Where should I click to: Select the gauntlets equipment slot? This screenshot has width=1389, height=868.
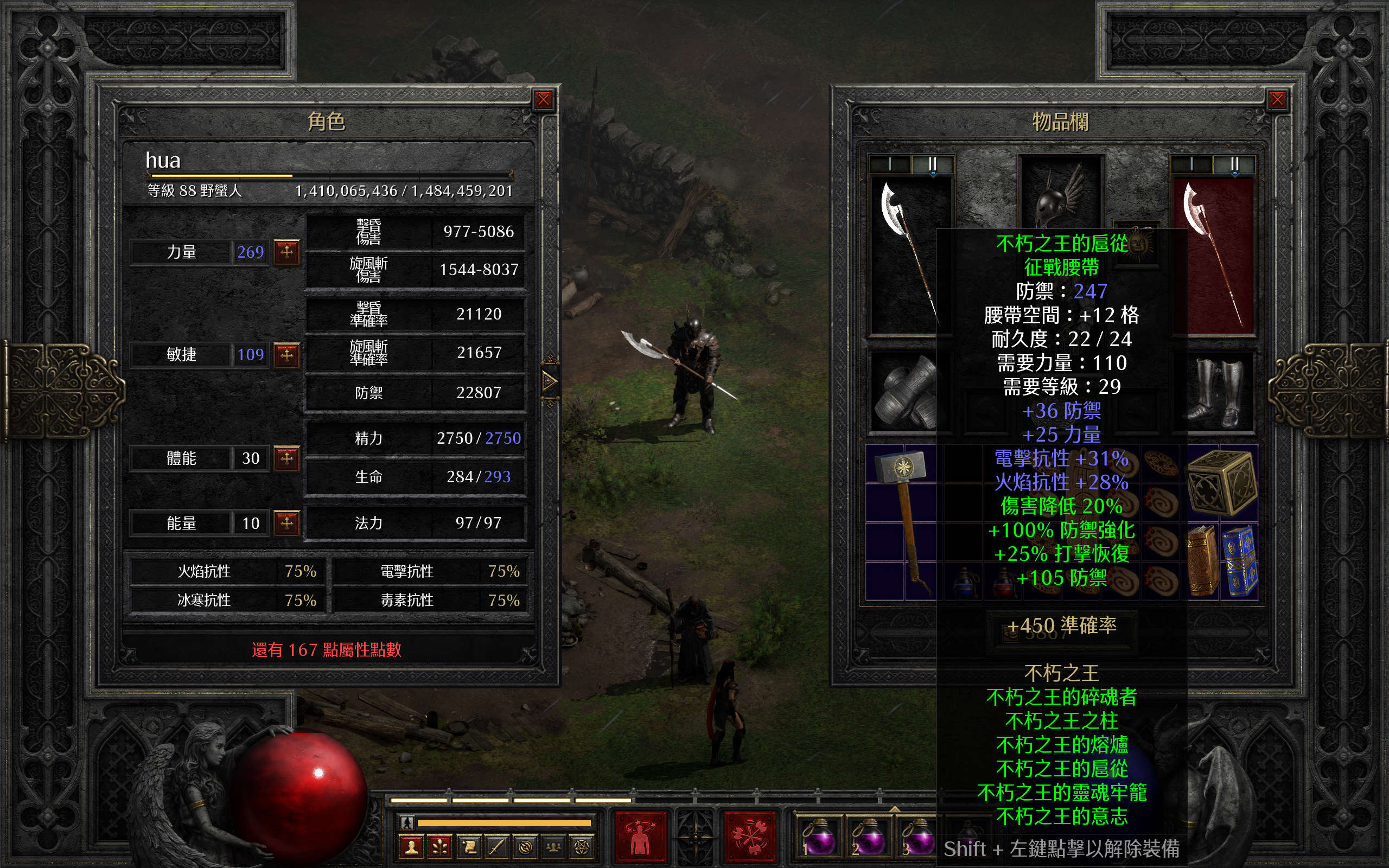click(x=903, y=392)
